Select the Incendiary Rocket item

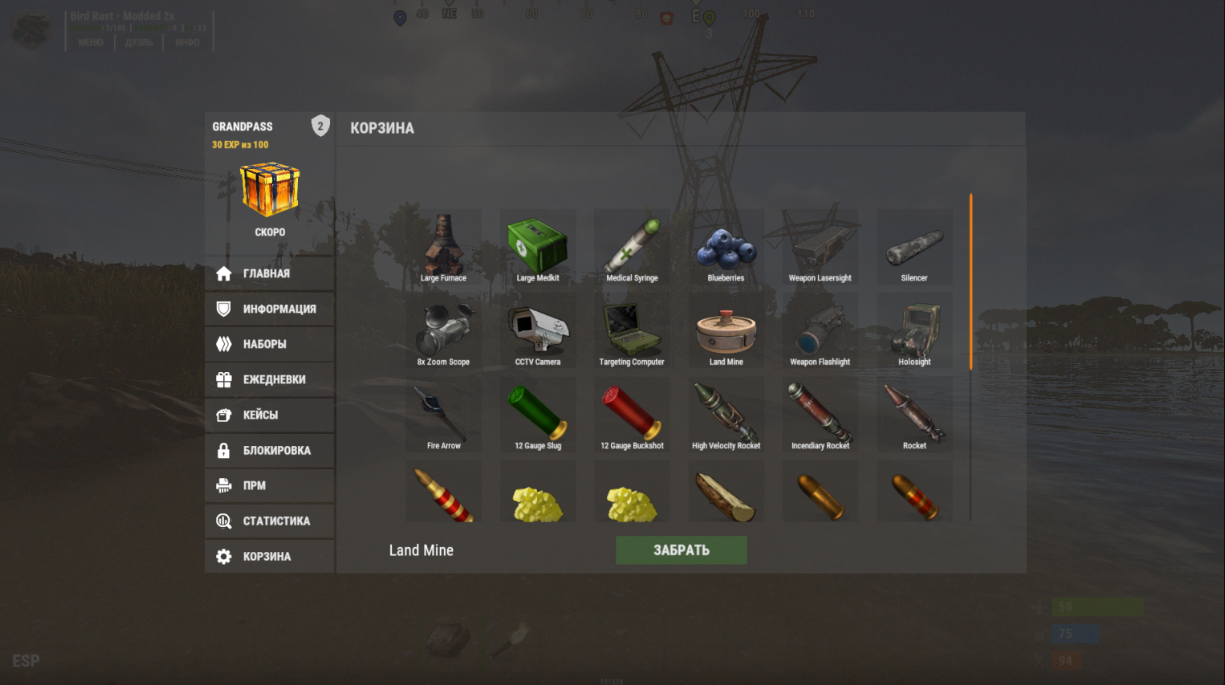click(820, 414)
